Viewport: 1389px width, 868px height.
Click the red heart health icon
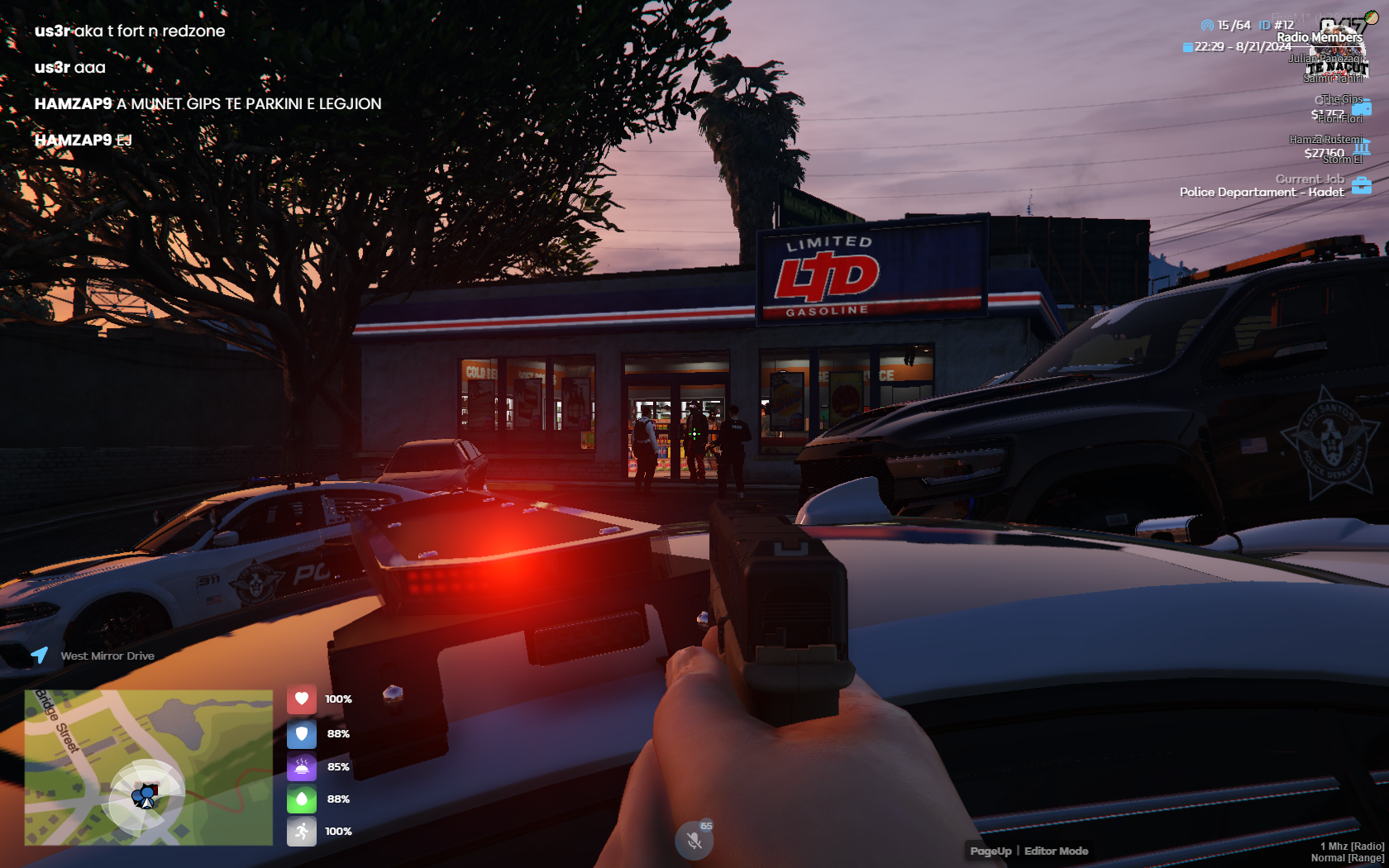tap(302, 699)
